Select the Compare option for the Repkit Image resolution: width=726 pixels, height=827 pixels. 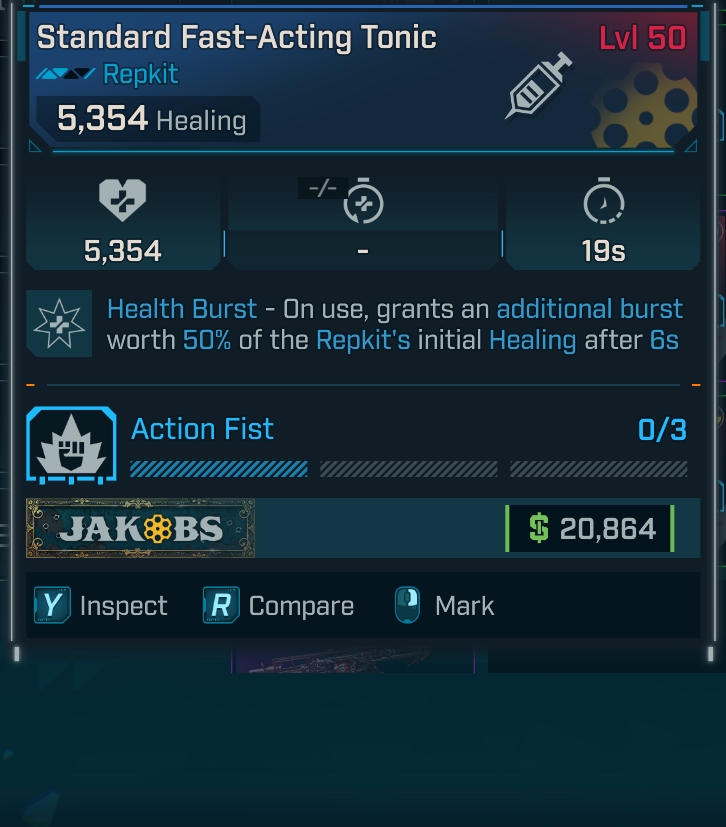(279, 606)
